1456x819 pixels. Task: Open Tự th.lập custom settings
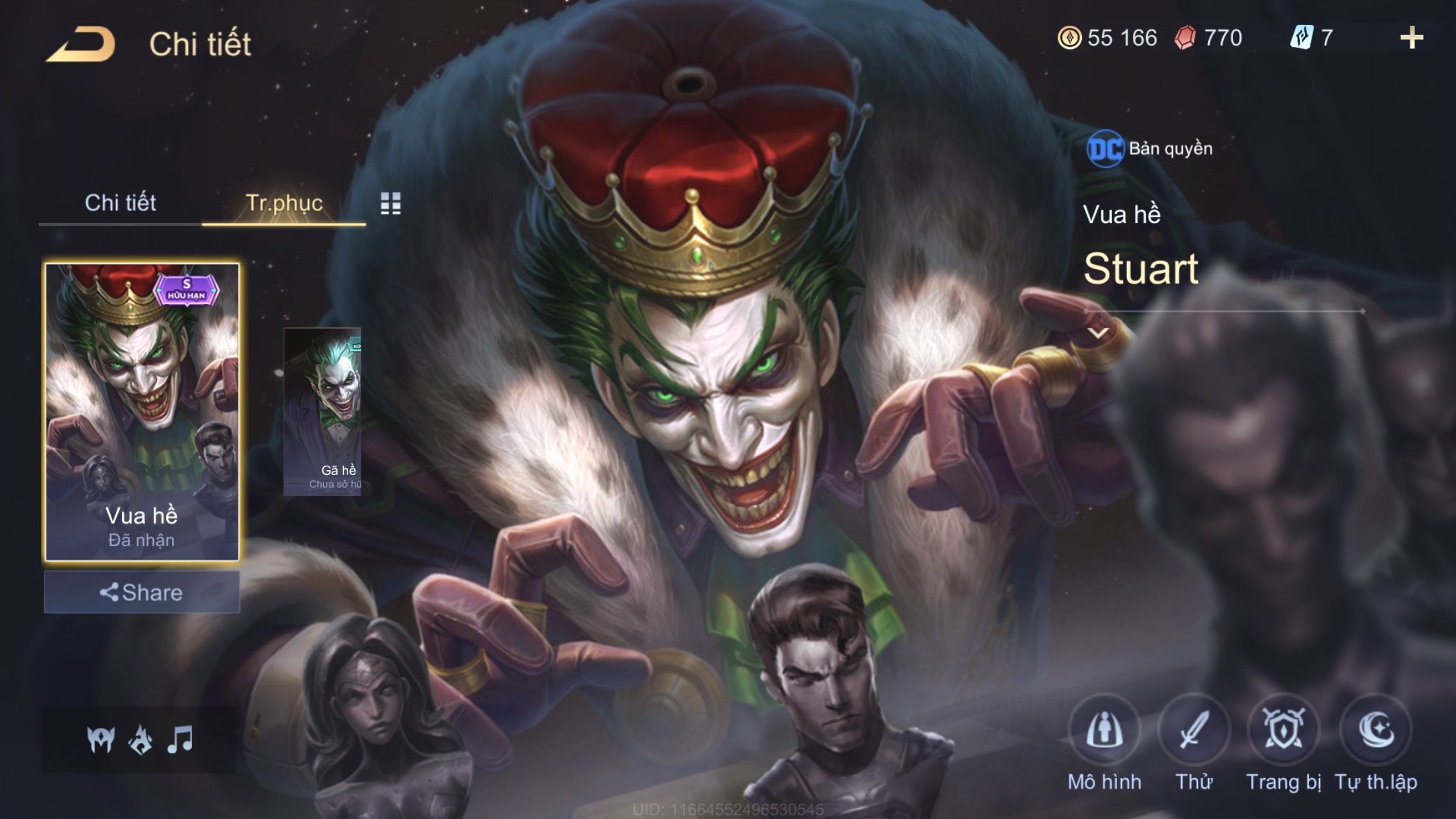pos(1376,731)
